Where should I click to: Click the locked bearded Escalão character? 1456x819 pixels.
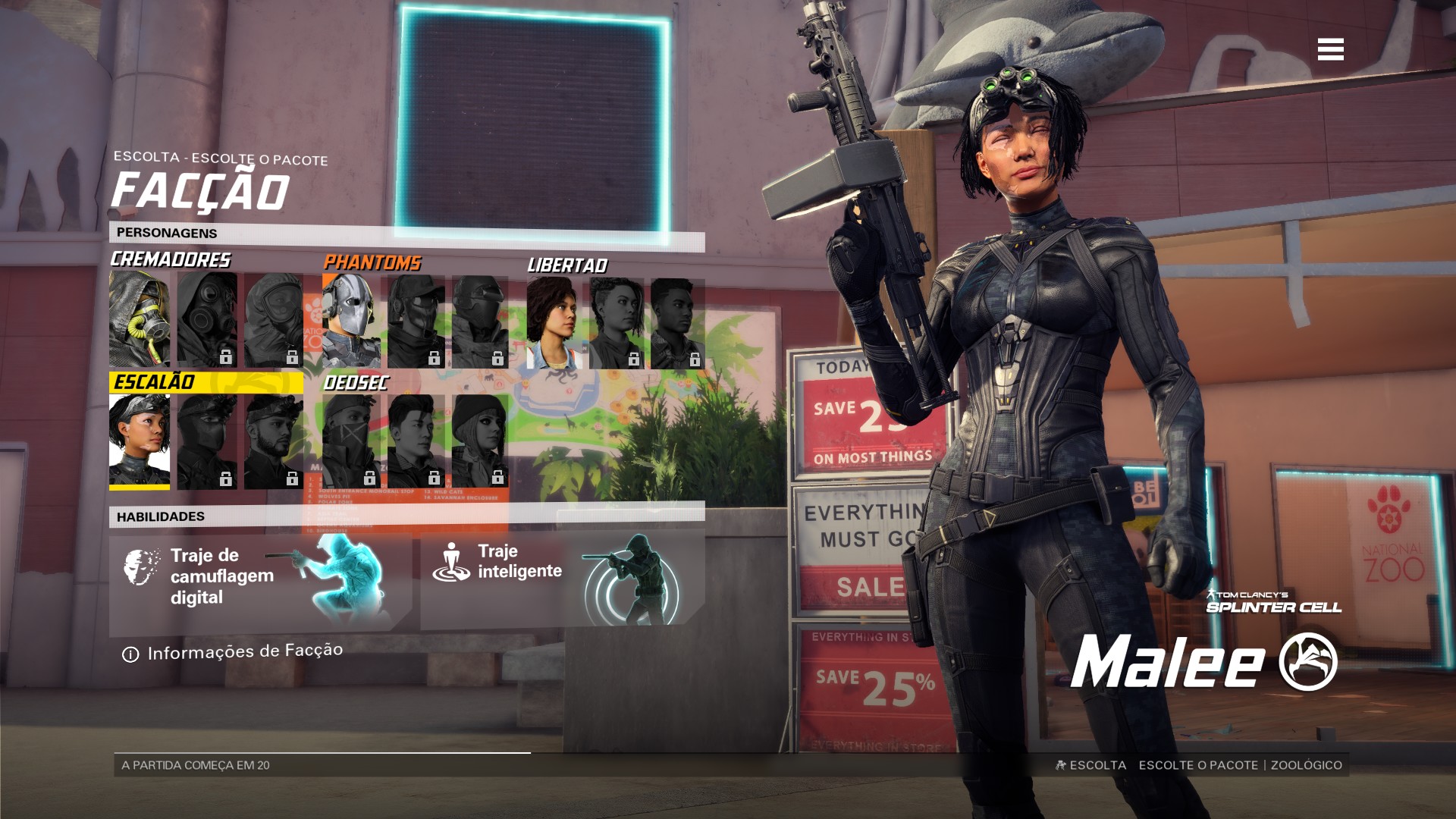pyautogui.click(x=274, y=441)
